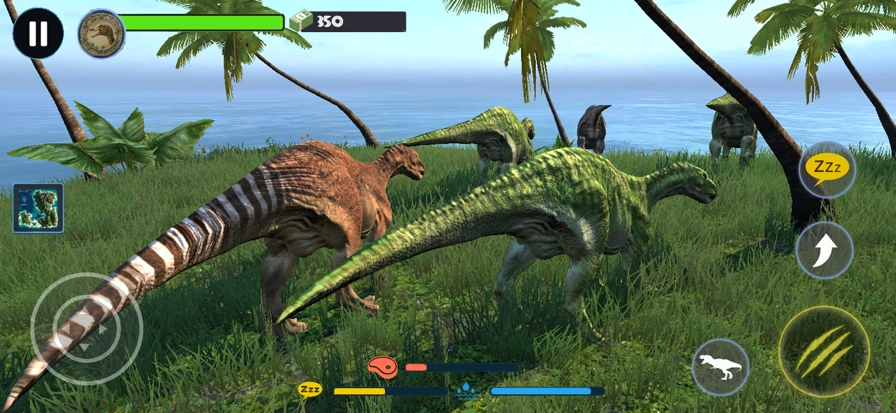Tap the Zzz sleep button
This screenshot has width=896, height=413.
(x=826, y=169)
